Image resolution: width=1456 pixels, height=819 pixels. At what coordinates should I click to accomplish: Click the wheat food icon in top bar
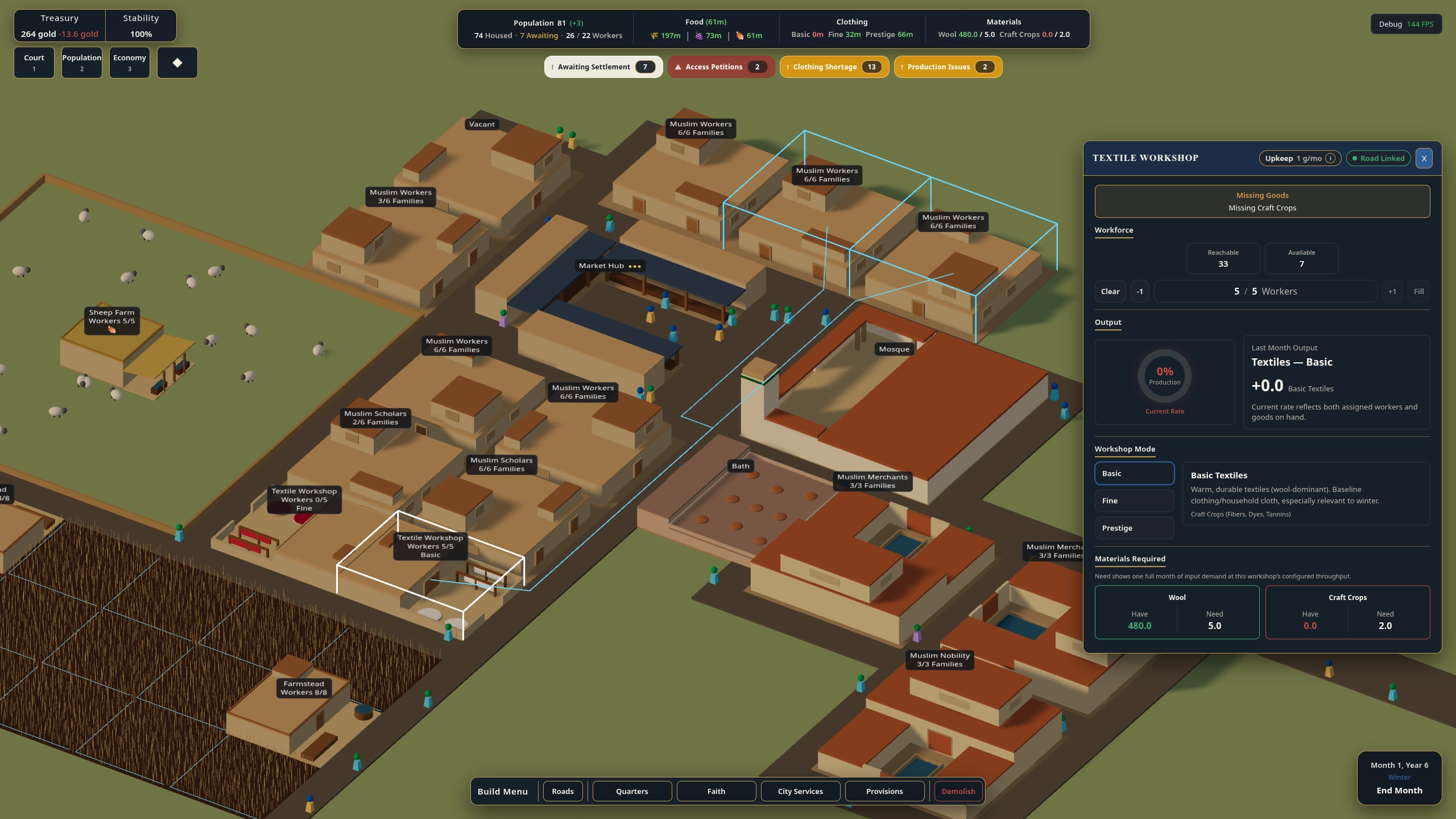point(654,35)
